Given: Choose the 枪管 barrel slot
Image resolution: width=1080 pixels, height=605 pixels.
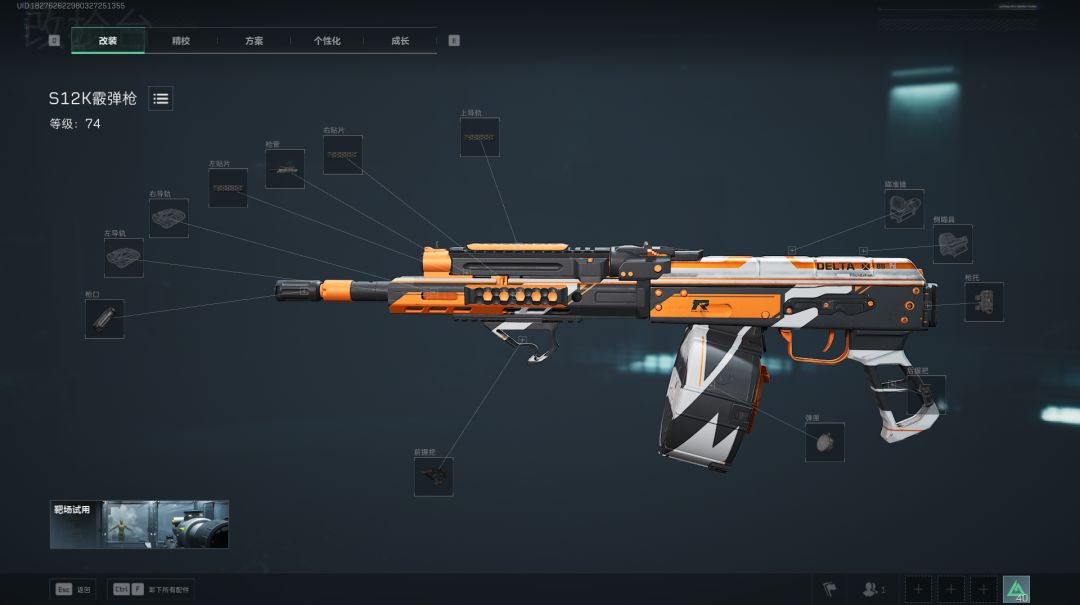Looking at the screenshot, I should click(285, 169).
